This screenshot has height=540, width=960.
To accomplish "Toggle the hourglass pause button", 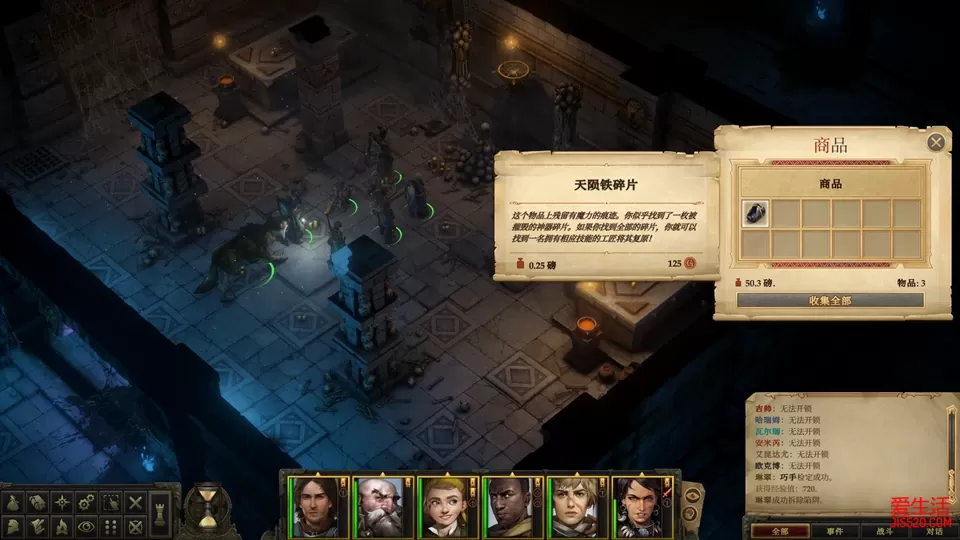I will [x=206, y=507].
